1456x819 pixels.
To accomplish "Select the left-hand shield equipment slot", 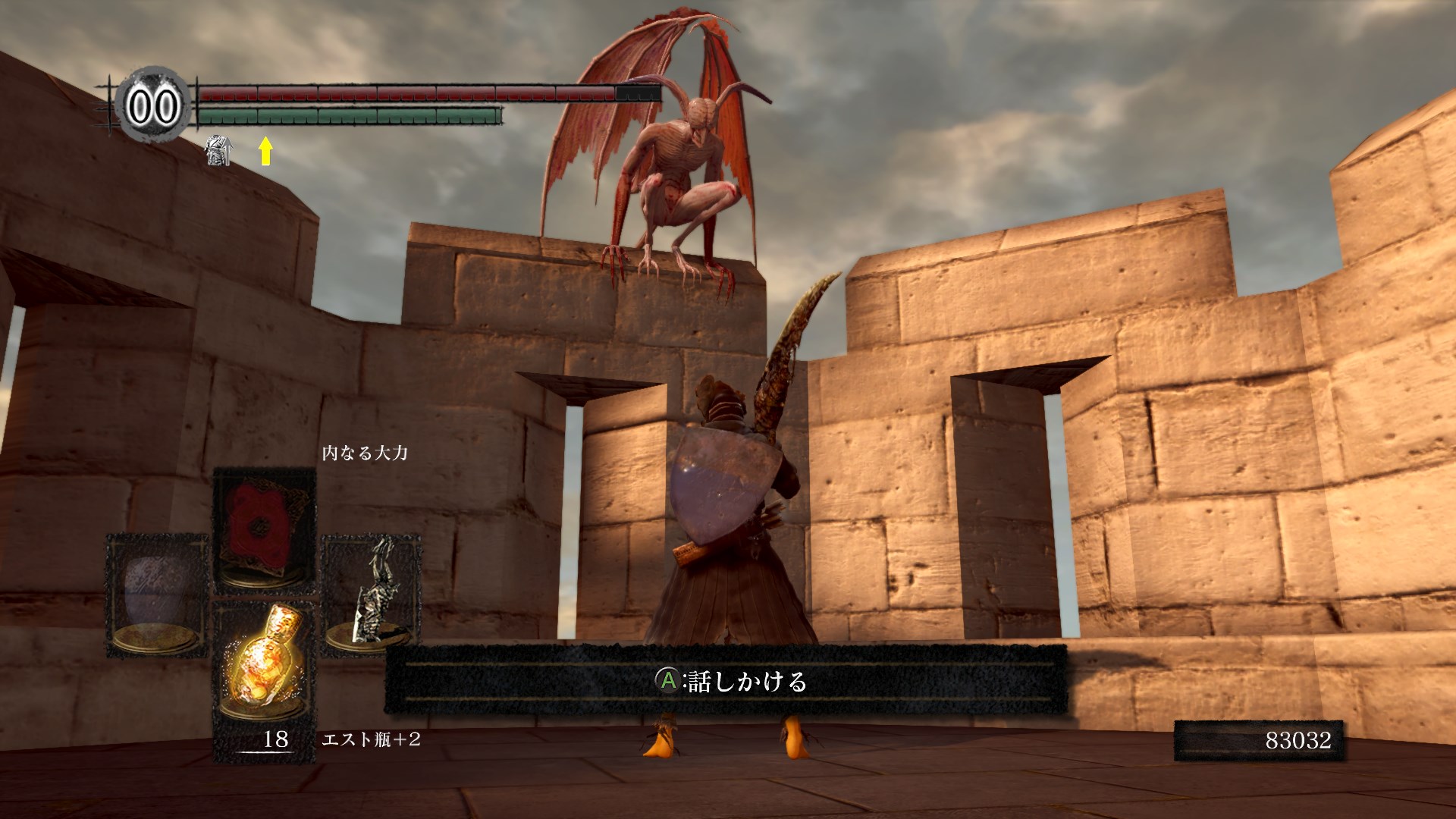I will click(x=157, y=595).
